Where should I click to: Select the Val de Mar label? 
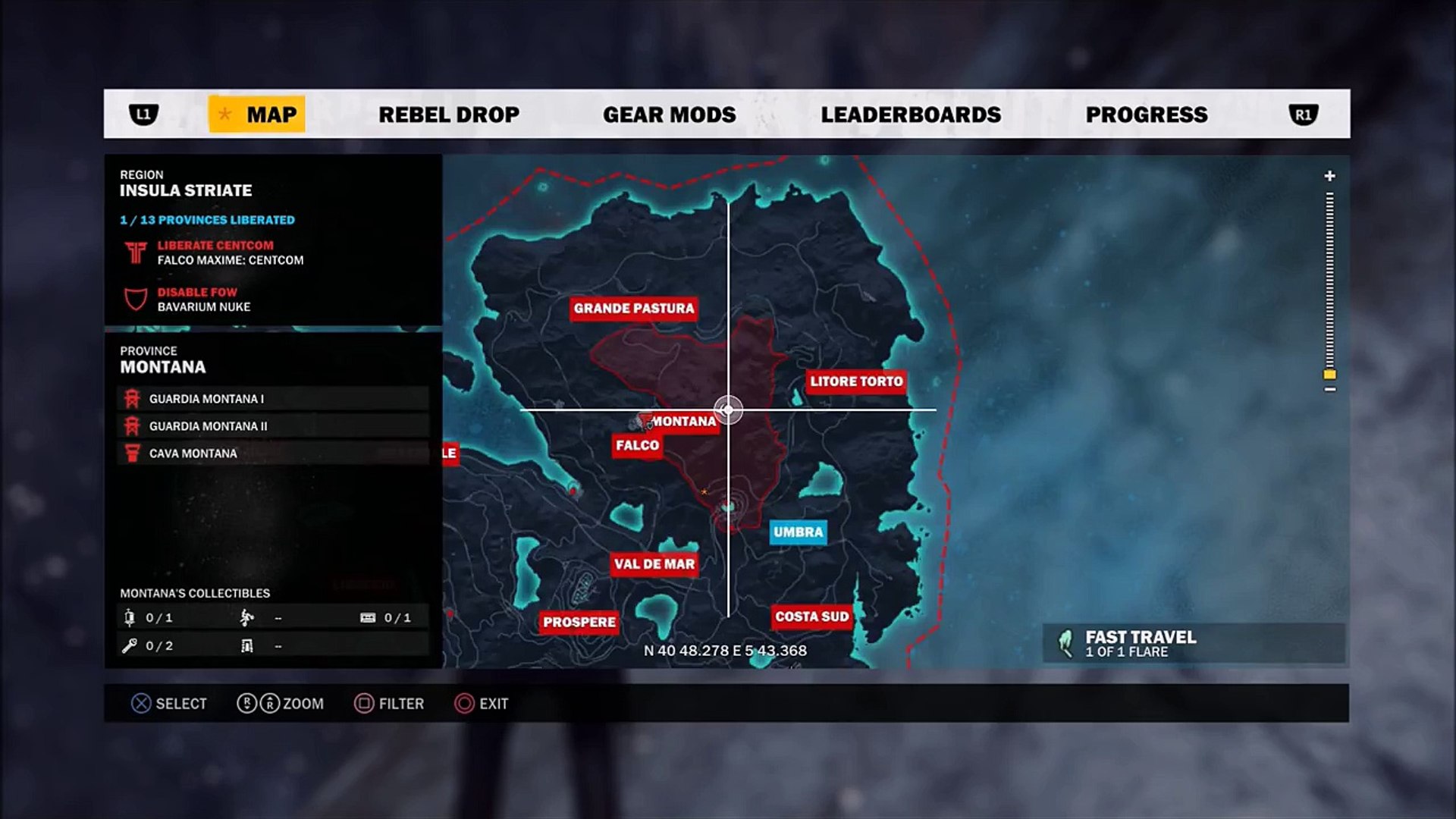click(654, 564)
